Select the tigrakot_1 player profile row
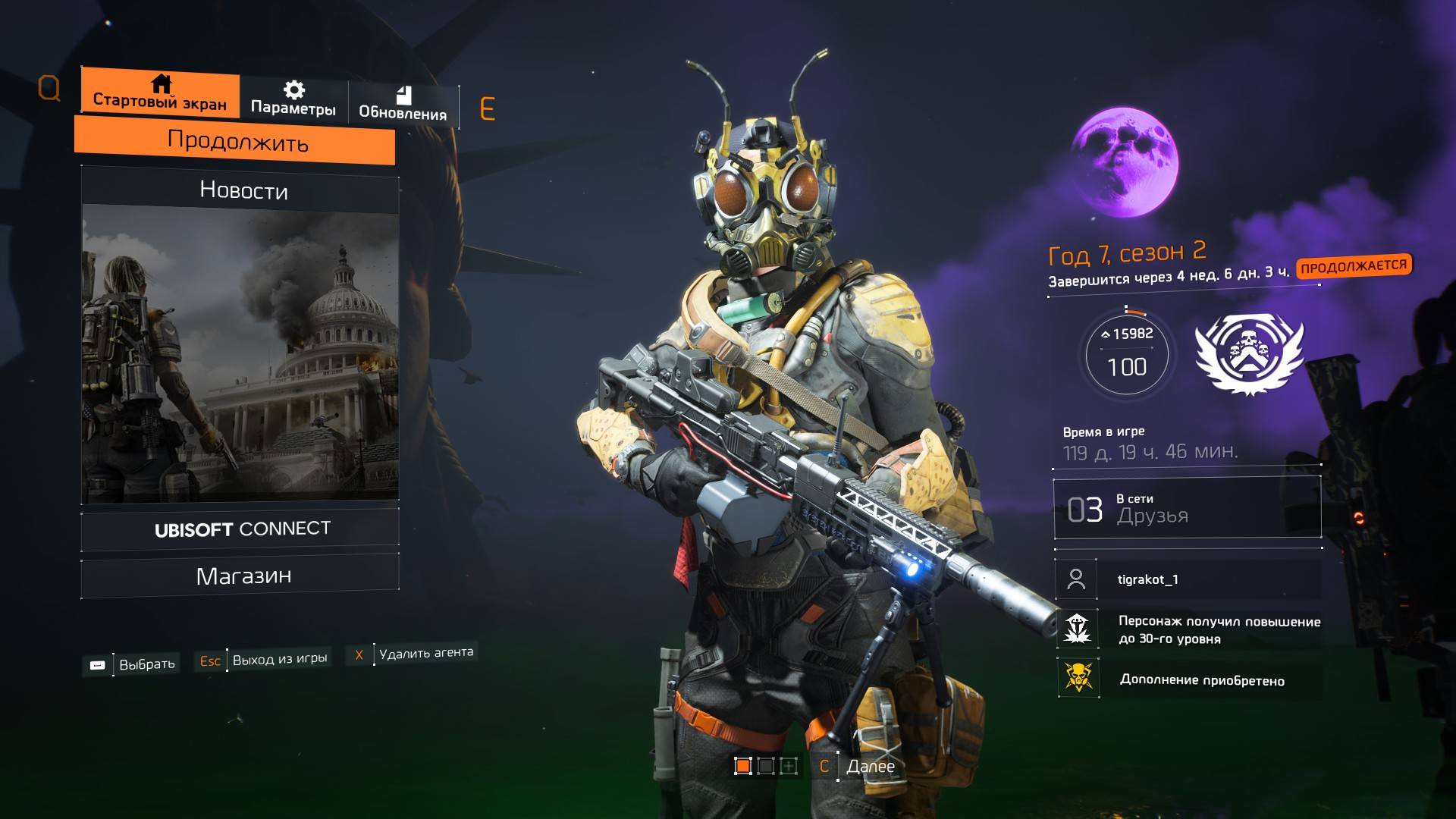This screenshot has width=1456, height=819. pos(1187,579)
